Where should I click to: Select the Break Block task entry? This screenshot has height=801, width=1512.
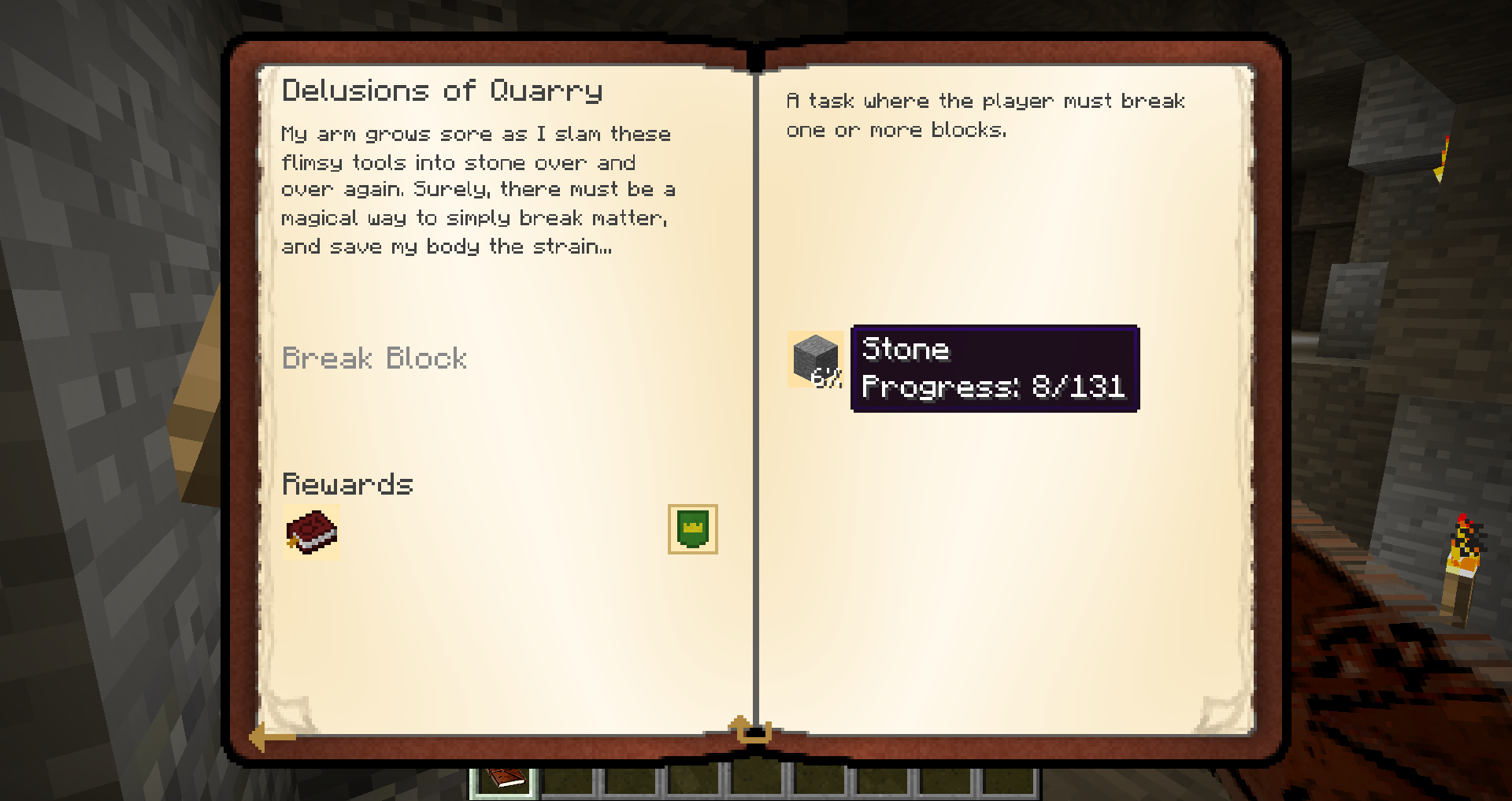375,359
